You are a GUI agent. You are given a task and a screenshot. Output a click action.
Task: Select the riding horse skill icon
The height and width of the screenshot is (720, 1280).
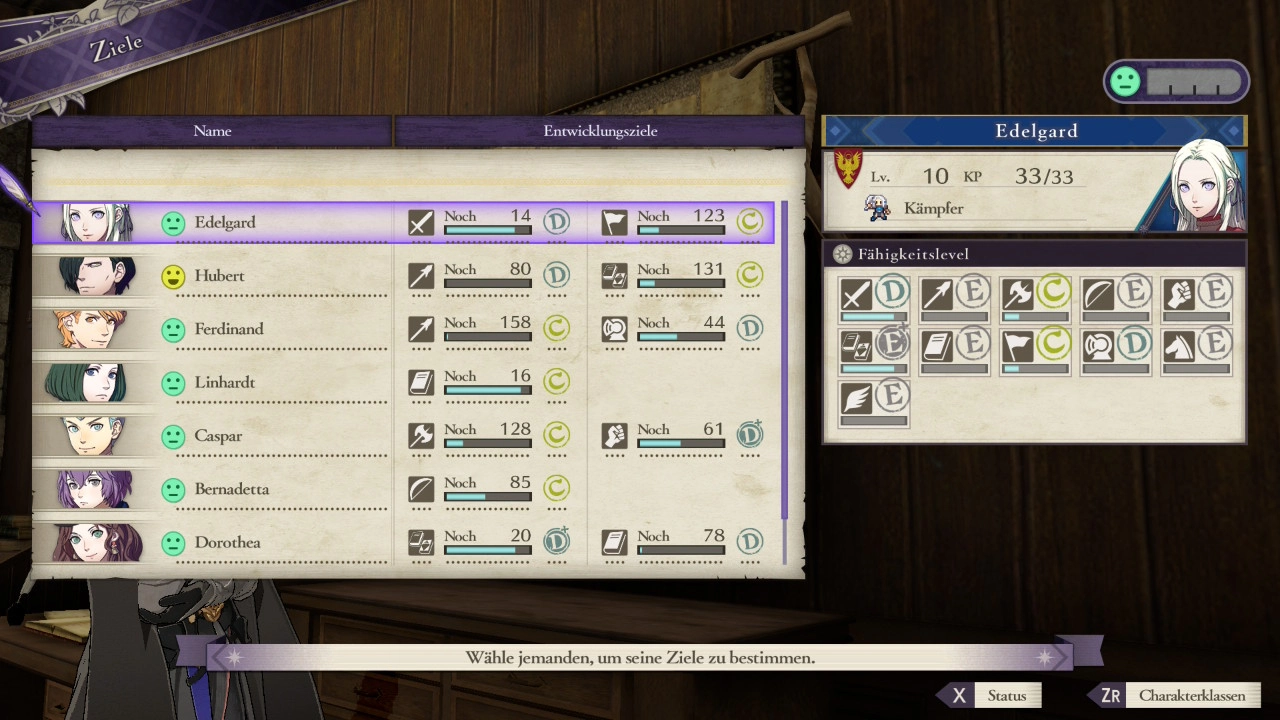[1178, 346]
